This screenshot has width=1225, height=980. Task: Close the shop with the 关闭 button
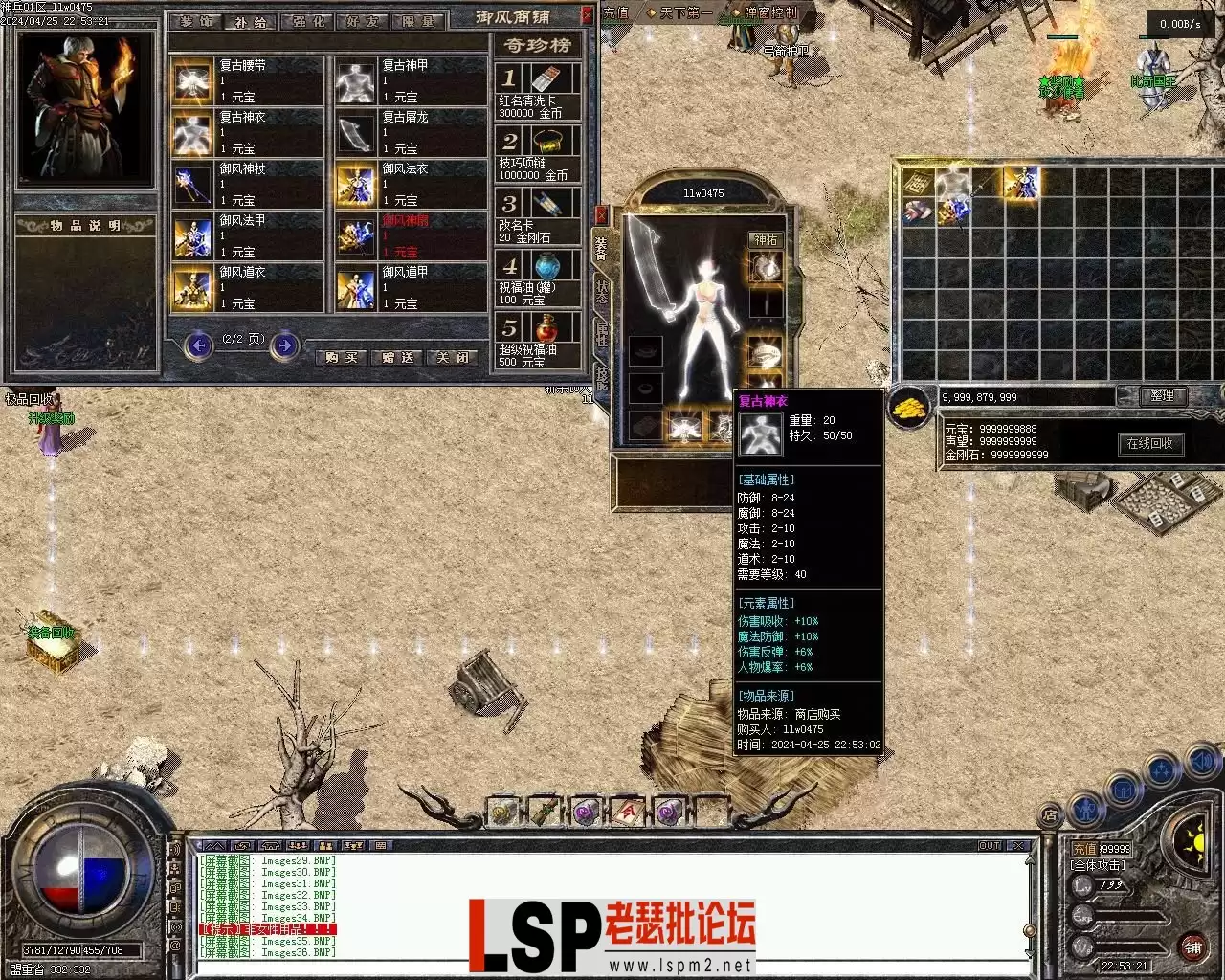453,357
